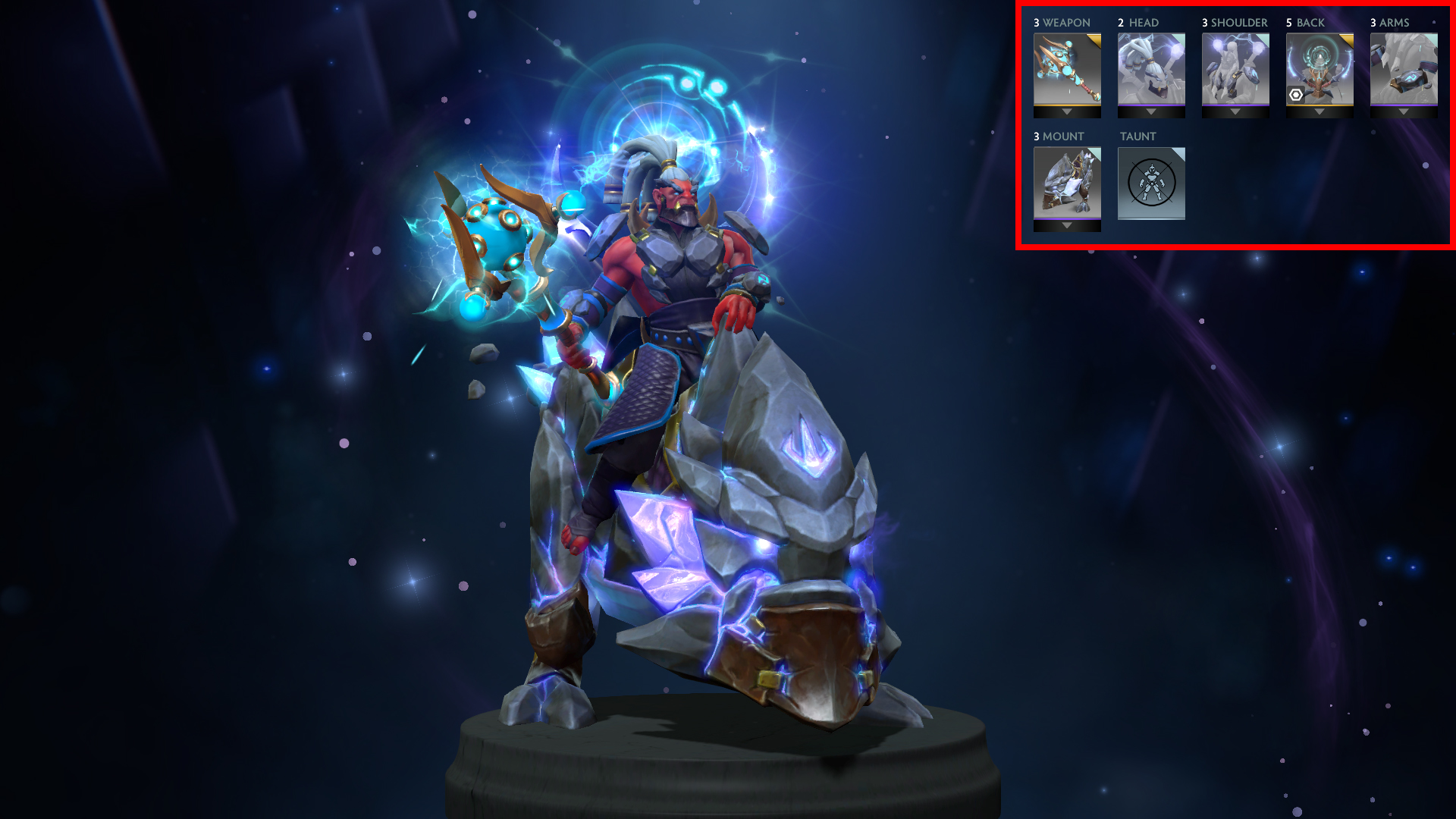Click the style gem icon on Back item
Viewport: 1456px width, 819px height.
click(x=1296, y=95)
